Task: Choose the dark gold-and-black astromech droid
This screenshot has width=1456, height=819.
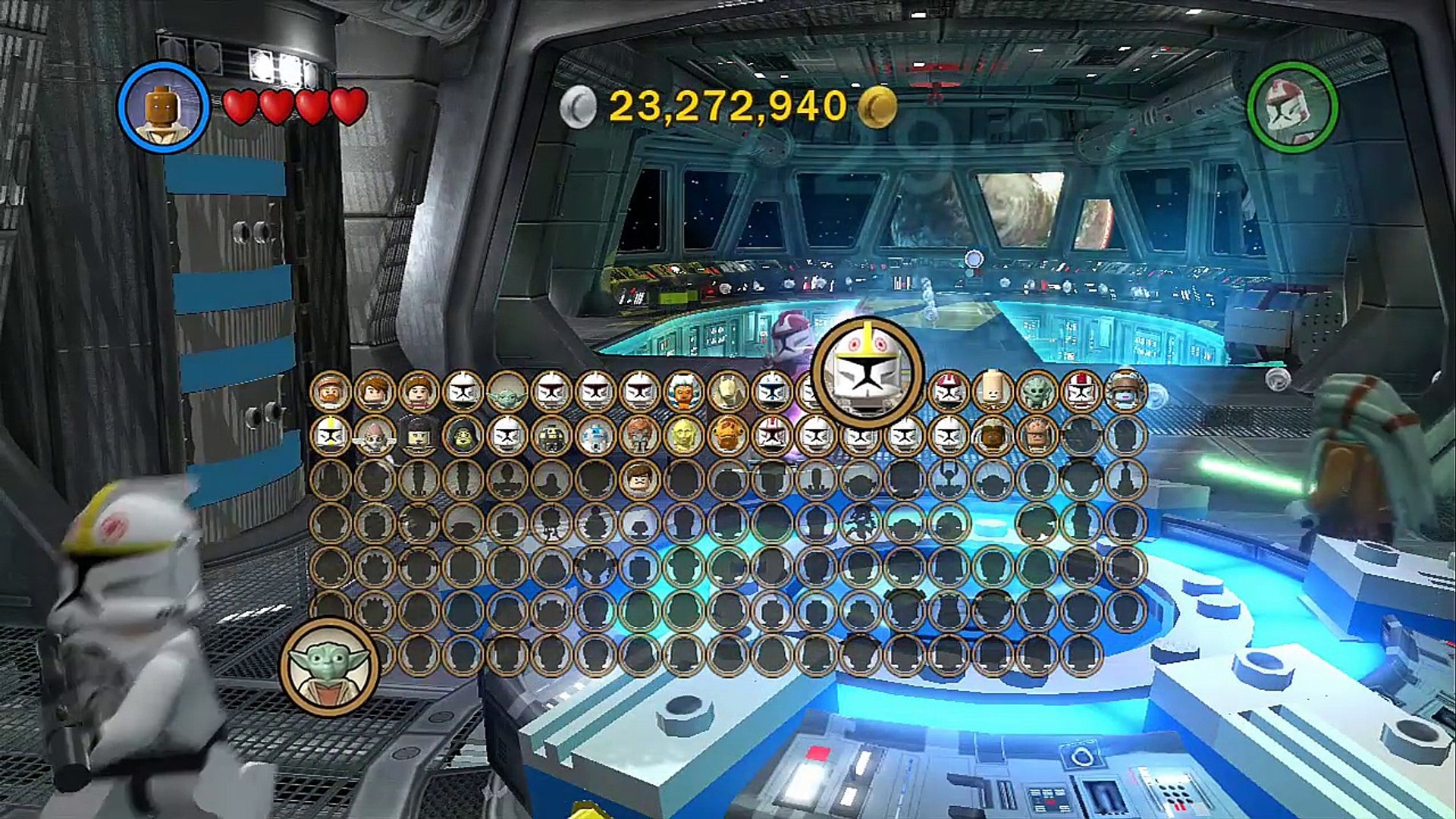Action: coord(551,436)
